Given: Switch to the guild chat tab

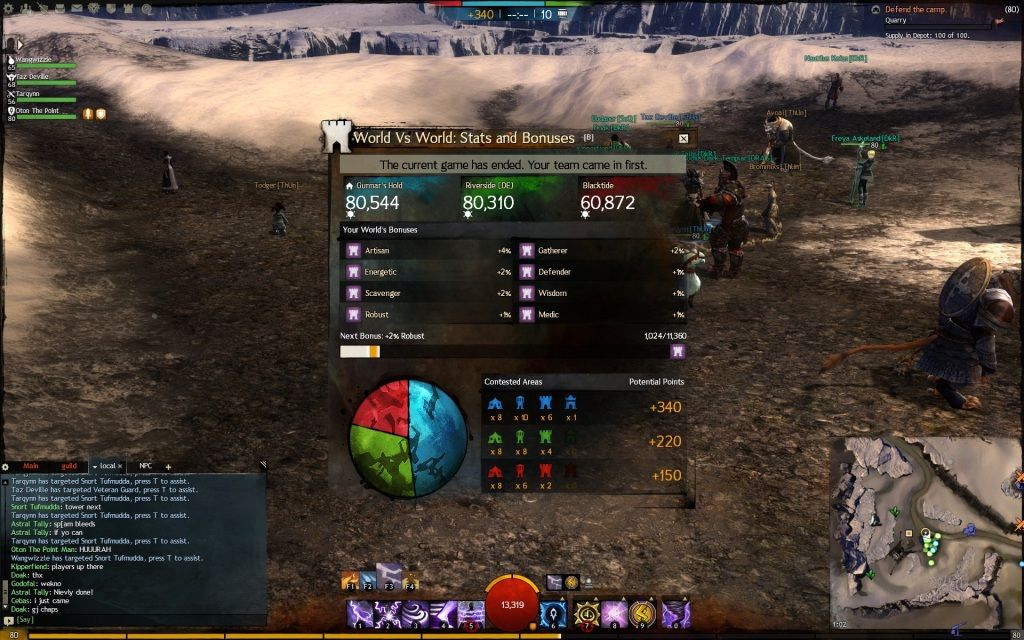Looking at the screenshot, I should 68,466.
